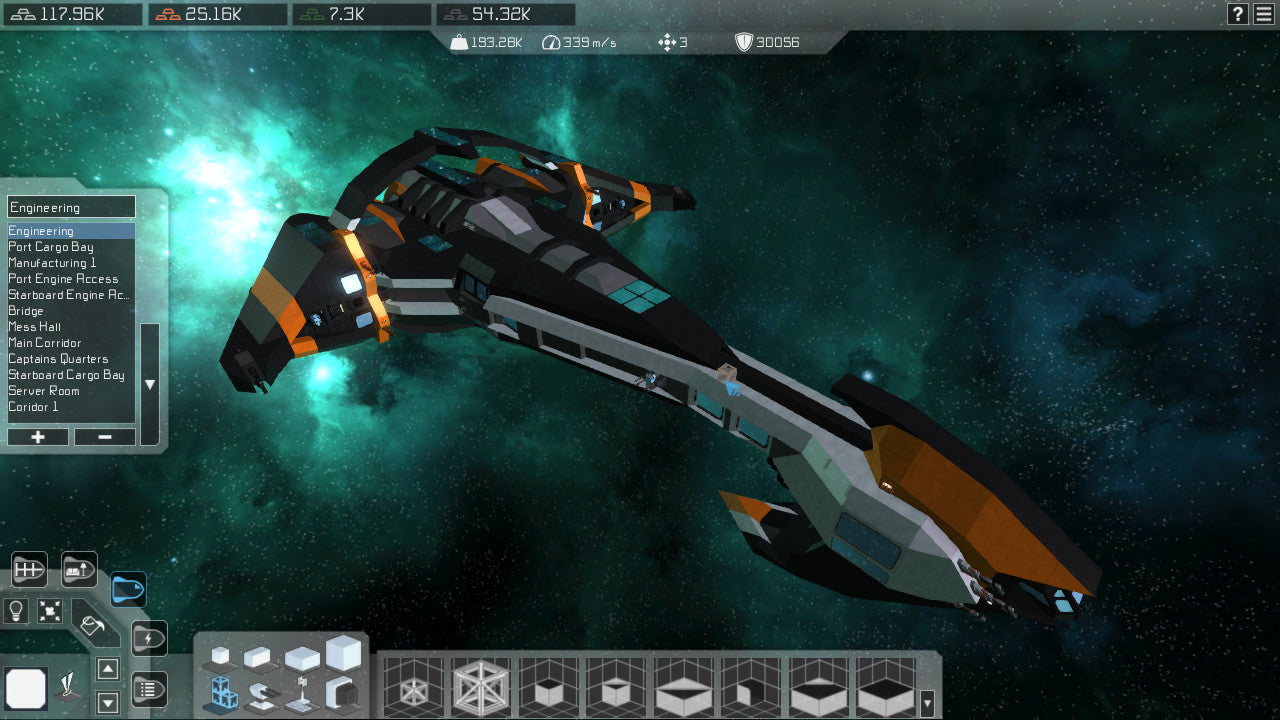
Task: Click the up stepper arrow beside the swatch
Action: tap(107, 667)
